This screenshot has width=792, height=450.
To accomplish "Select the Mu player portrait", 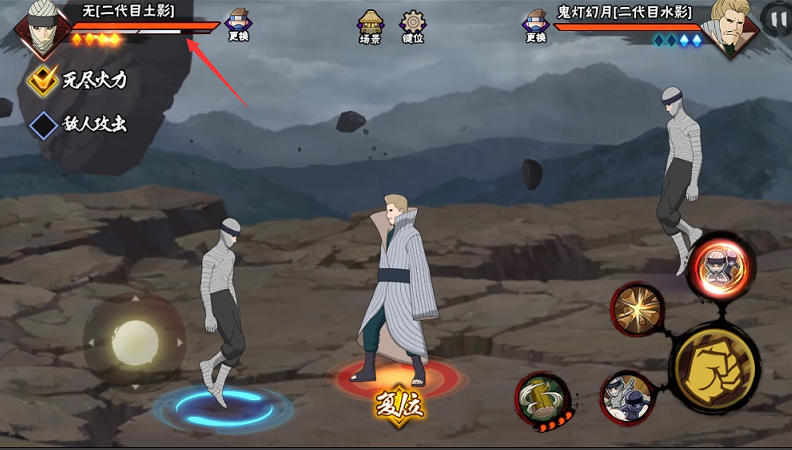I will click(41, 29).
